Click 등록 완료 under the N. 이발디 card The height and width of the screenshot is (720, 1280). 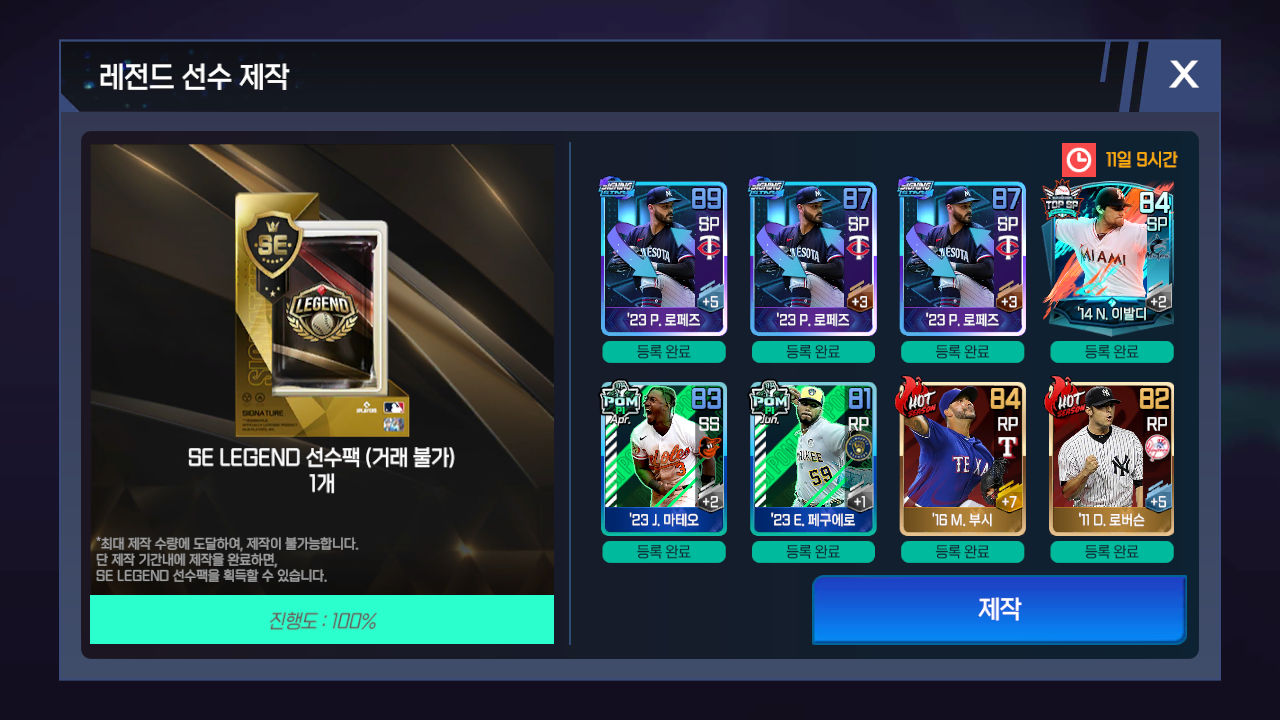pyautogui.click(x=1111, y=352)
